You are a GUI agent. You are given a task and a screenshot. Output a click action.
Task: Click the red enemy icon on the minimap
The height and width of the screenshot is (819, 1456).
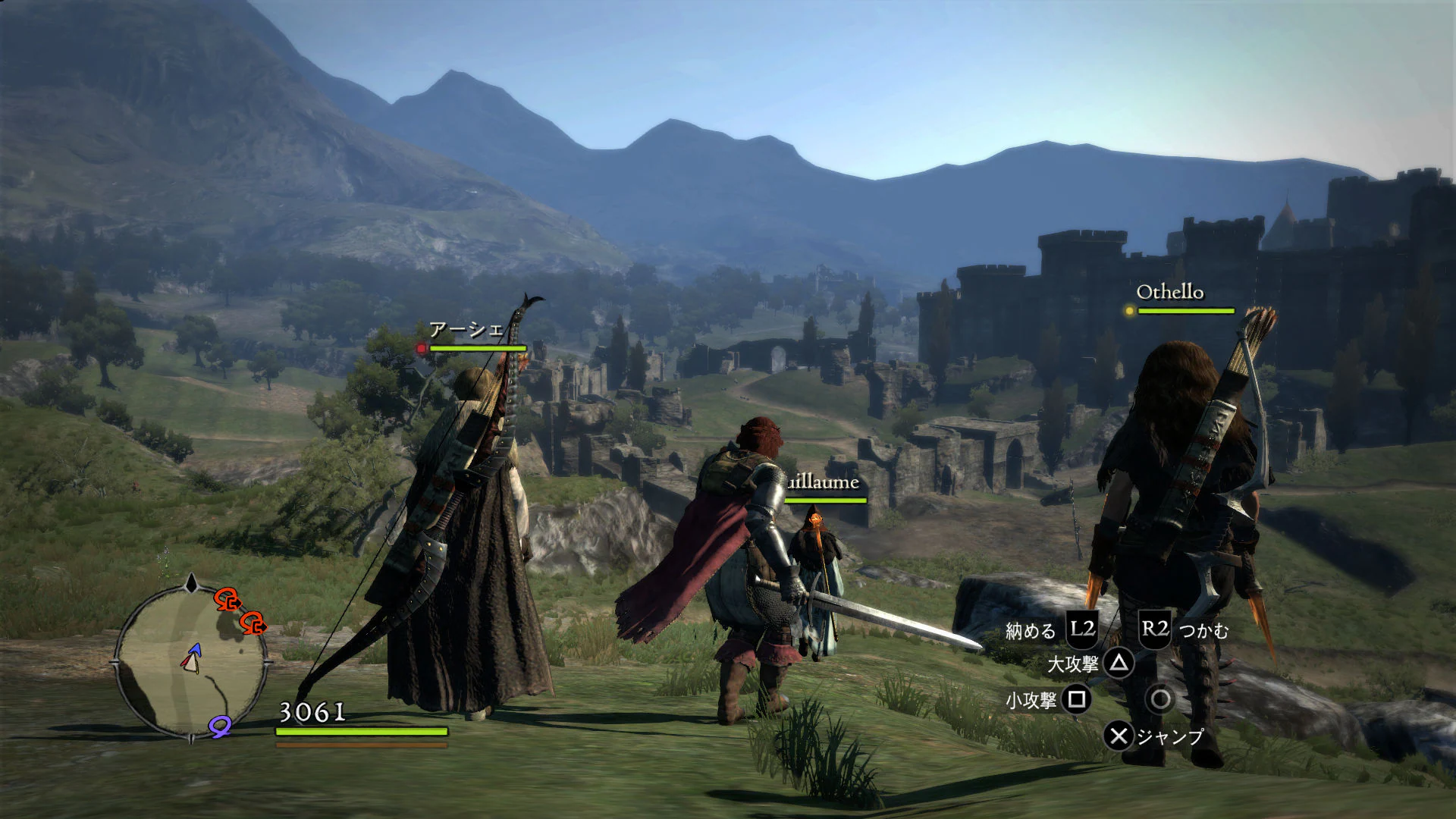(x=227, y=601)
